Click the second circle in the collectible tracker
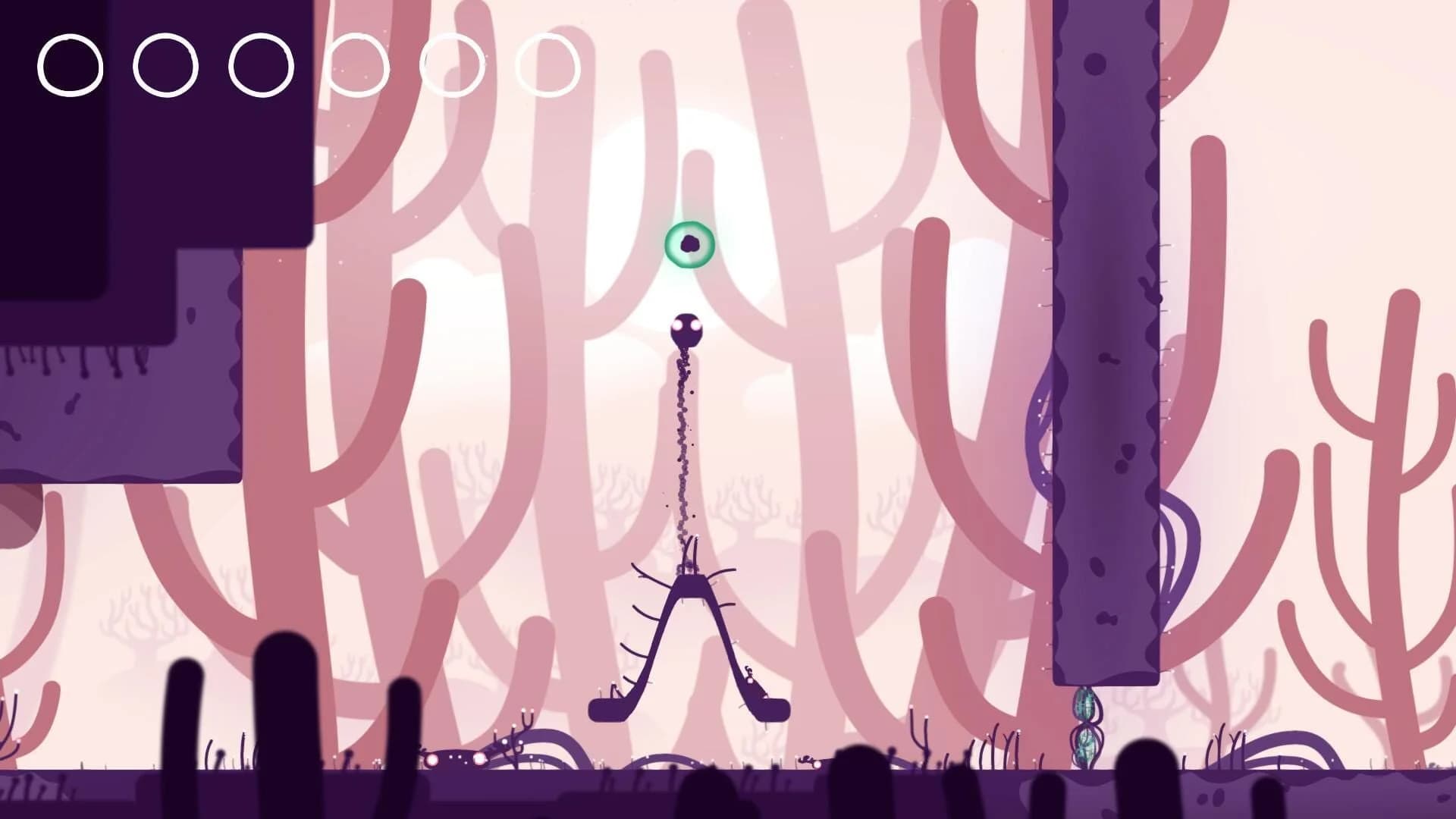The height and width of the screenshot is (819, 1456). [165, 64]
